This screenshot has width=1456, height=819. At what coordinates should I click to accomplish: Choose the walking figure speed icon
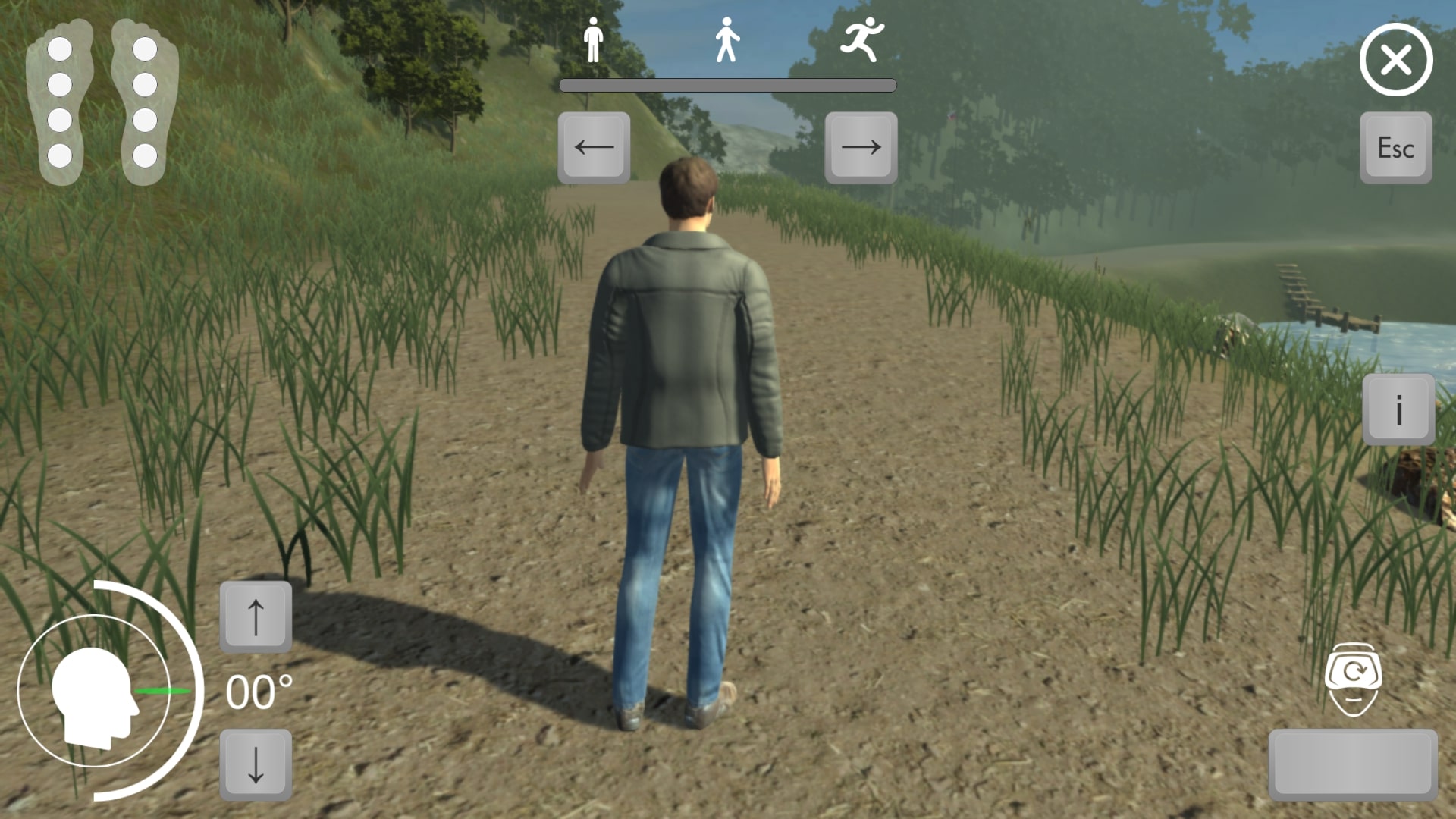(726, 39)
